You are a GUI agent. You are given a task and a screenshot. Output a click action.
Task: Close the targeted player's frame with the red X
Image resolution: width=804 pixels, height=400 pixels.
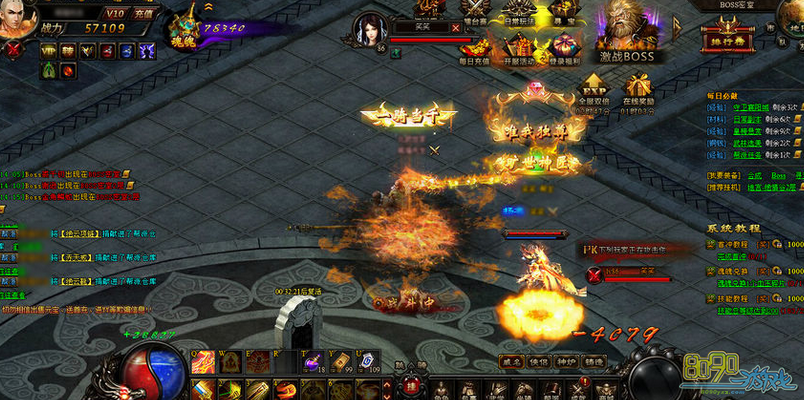click(x=456, y=28)
